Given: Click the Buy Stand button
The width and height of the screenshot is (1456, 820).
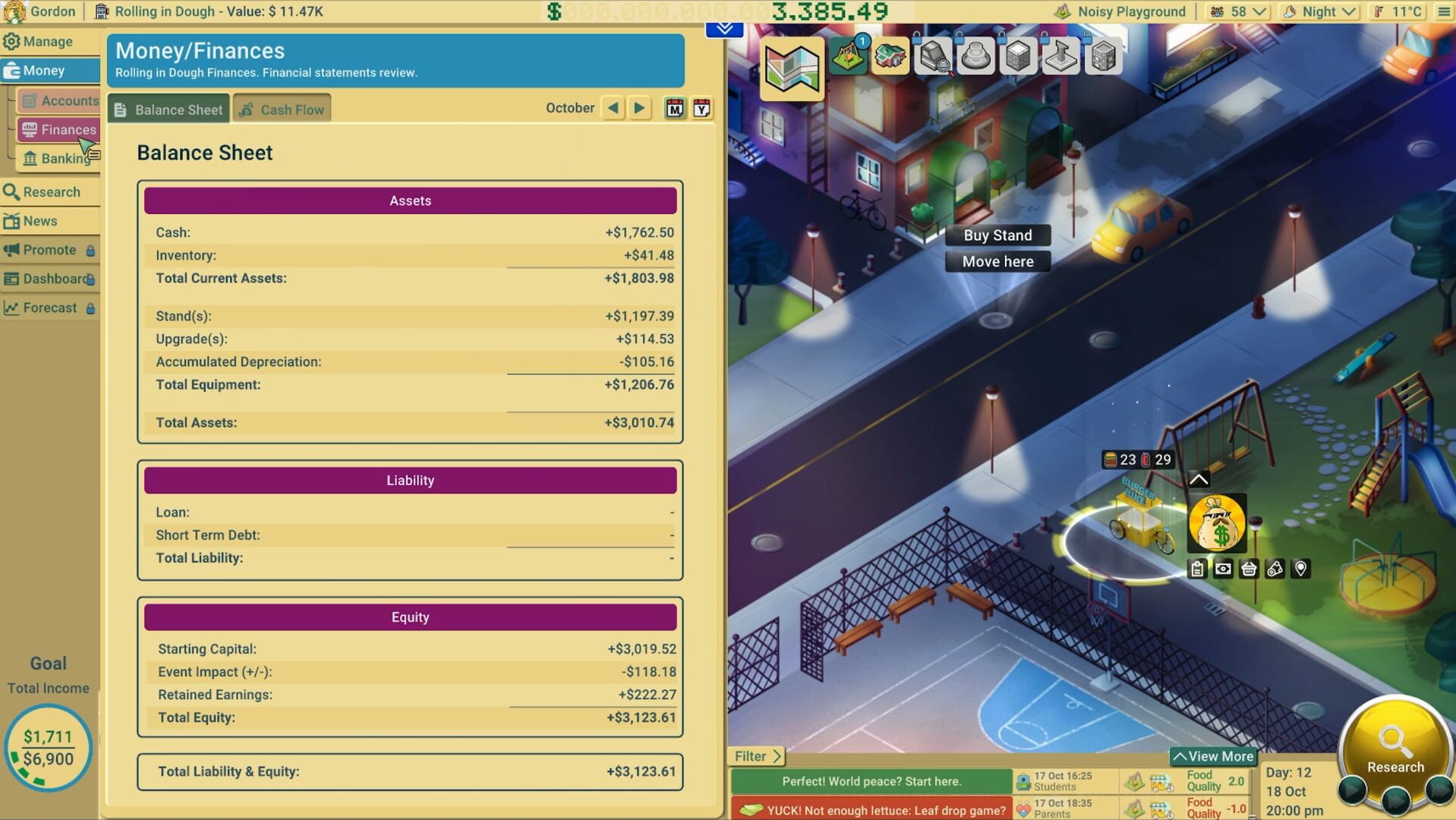Looking at the screenshot, I should (997, 235).
